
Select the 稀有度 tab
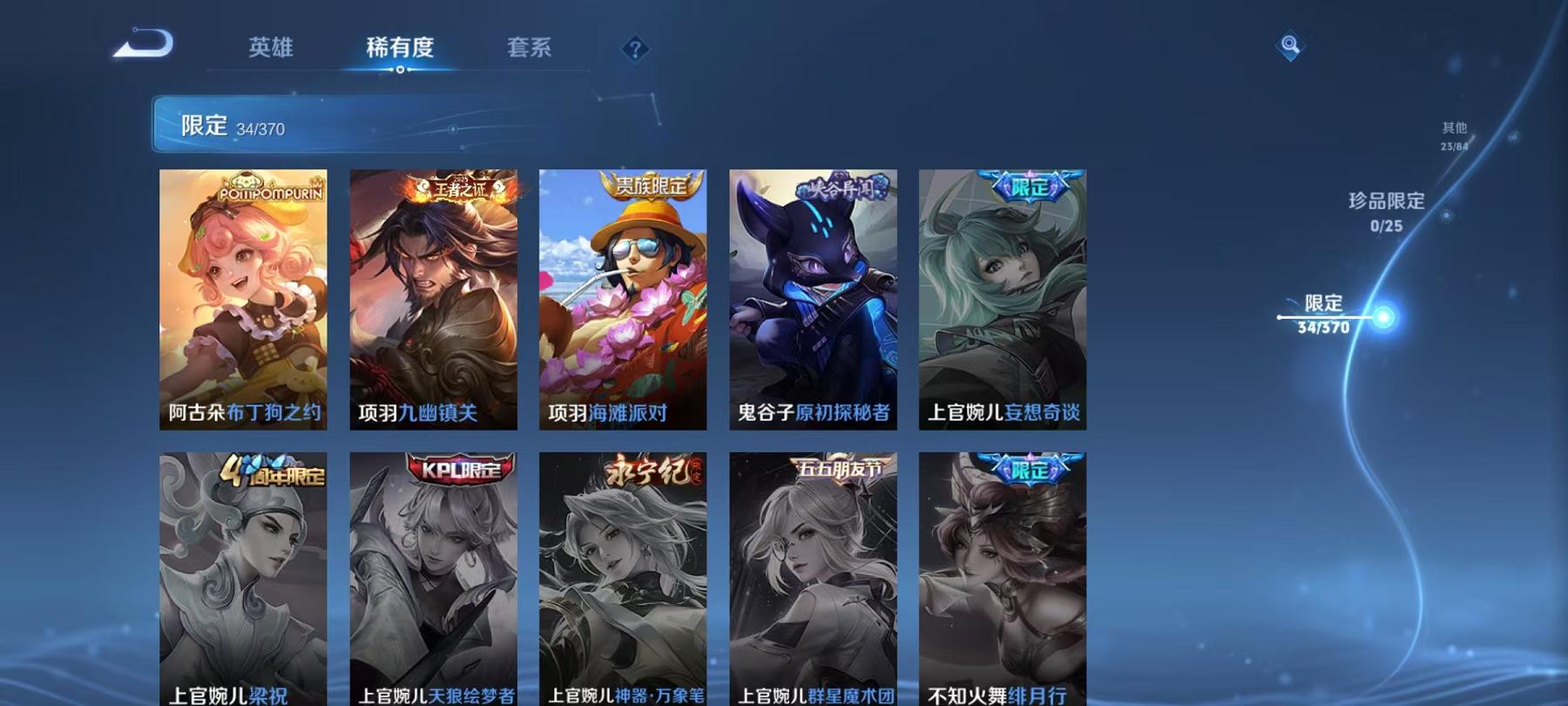(402, 49)
